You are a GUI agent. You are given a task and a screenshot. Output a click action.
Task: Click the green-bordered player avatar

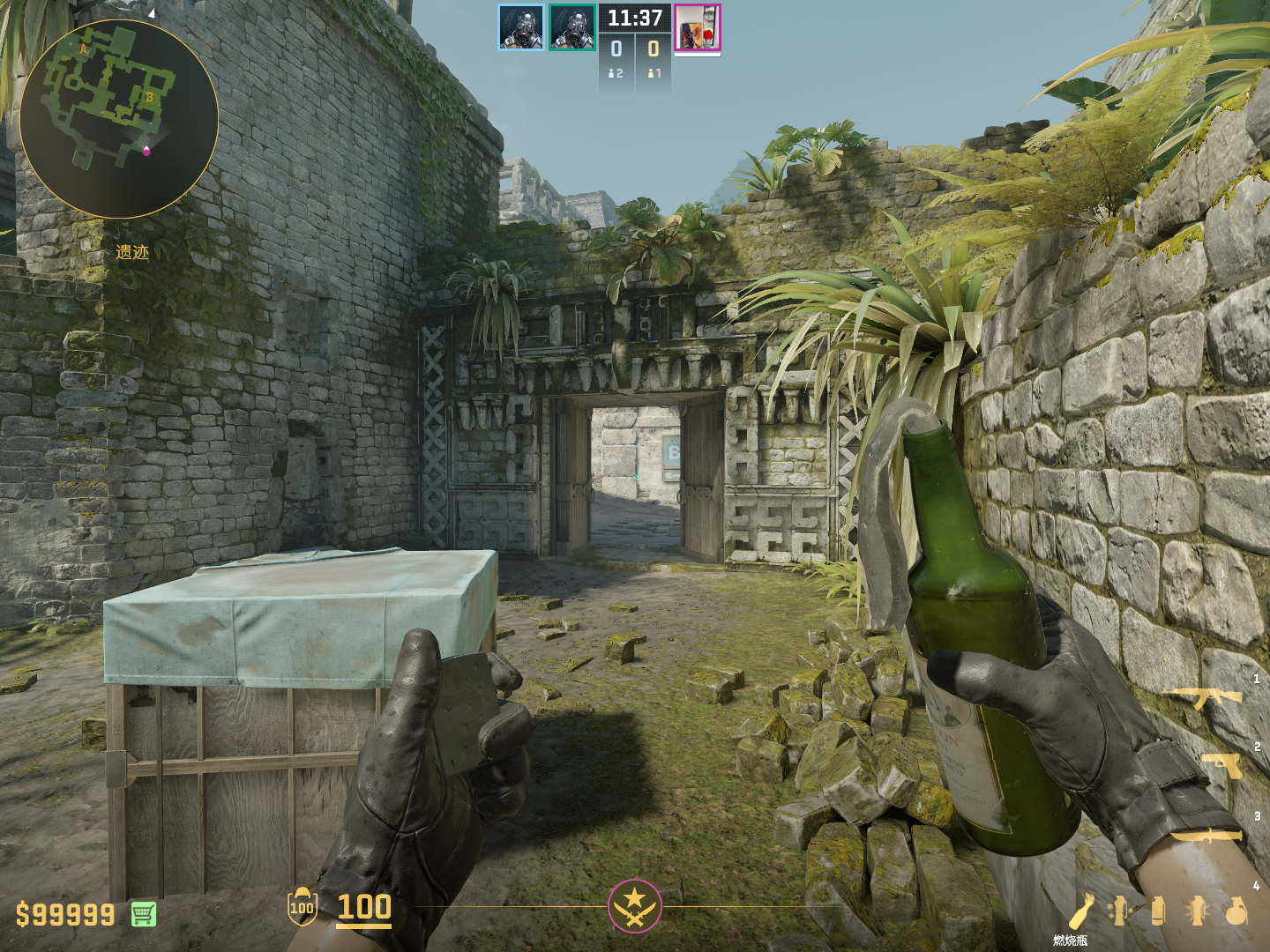tap(571, 26)
